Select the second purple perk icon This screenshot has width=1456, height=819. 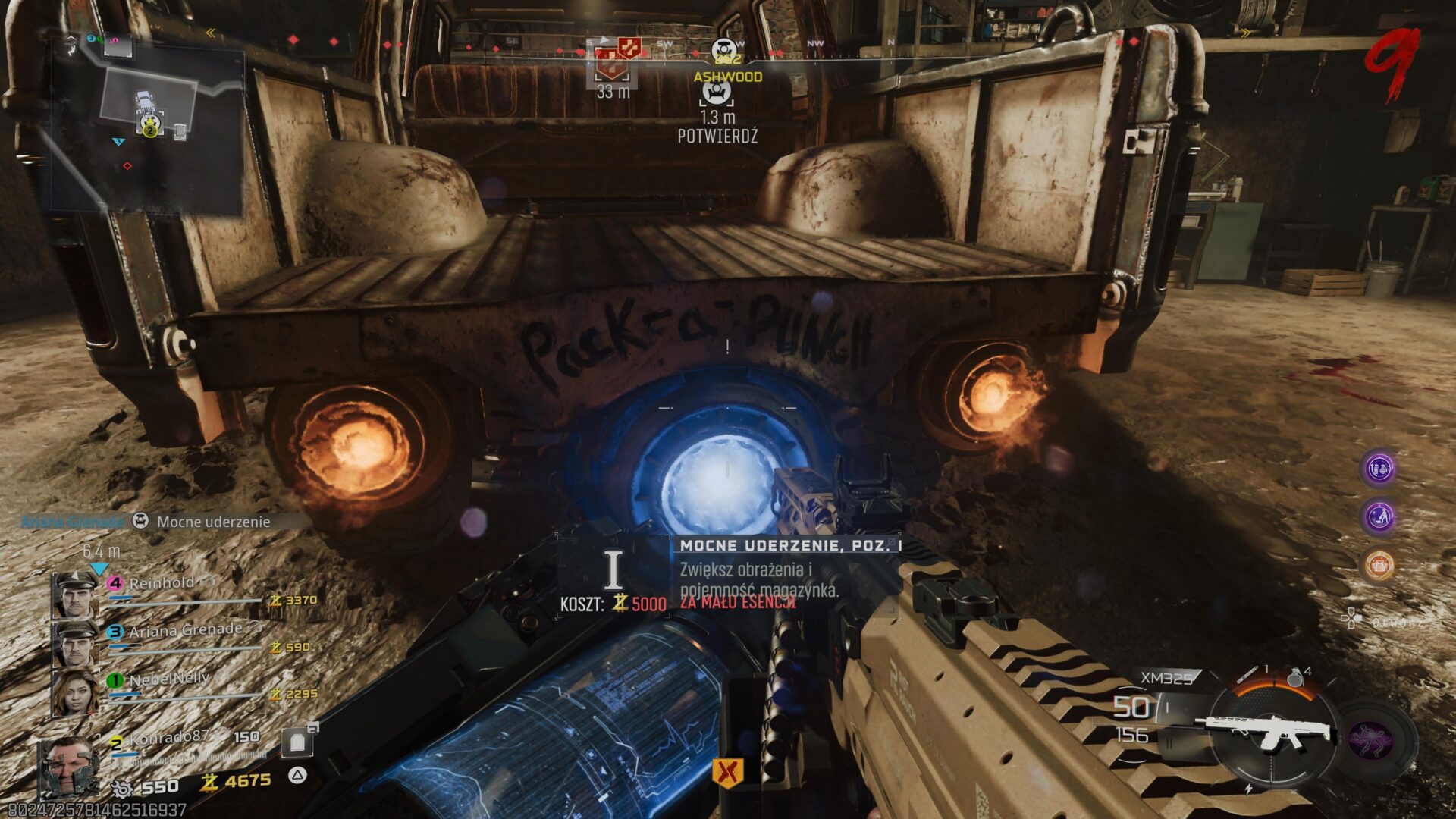pos(1379,517)
